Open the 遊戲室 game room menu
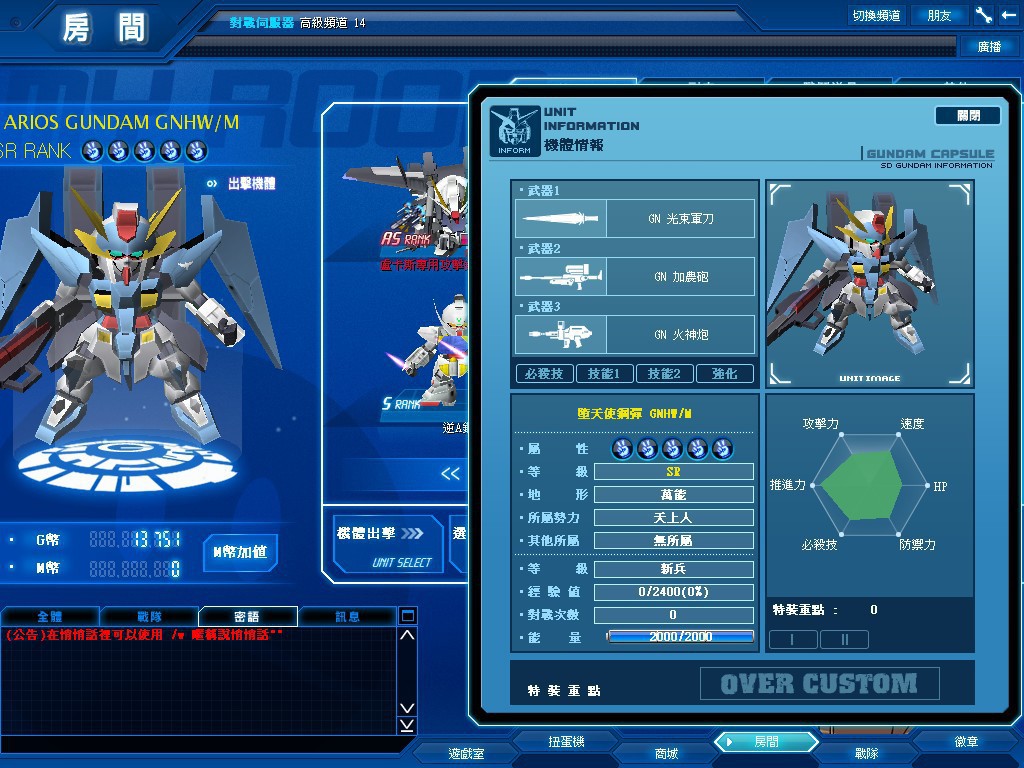 (x=466, y=753)
